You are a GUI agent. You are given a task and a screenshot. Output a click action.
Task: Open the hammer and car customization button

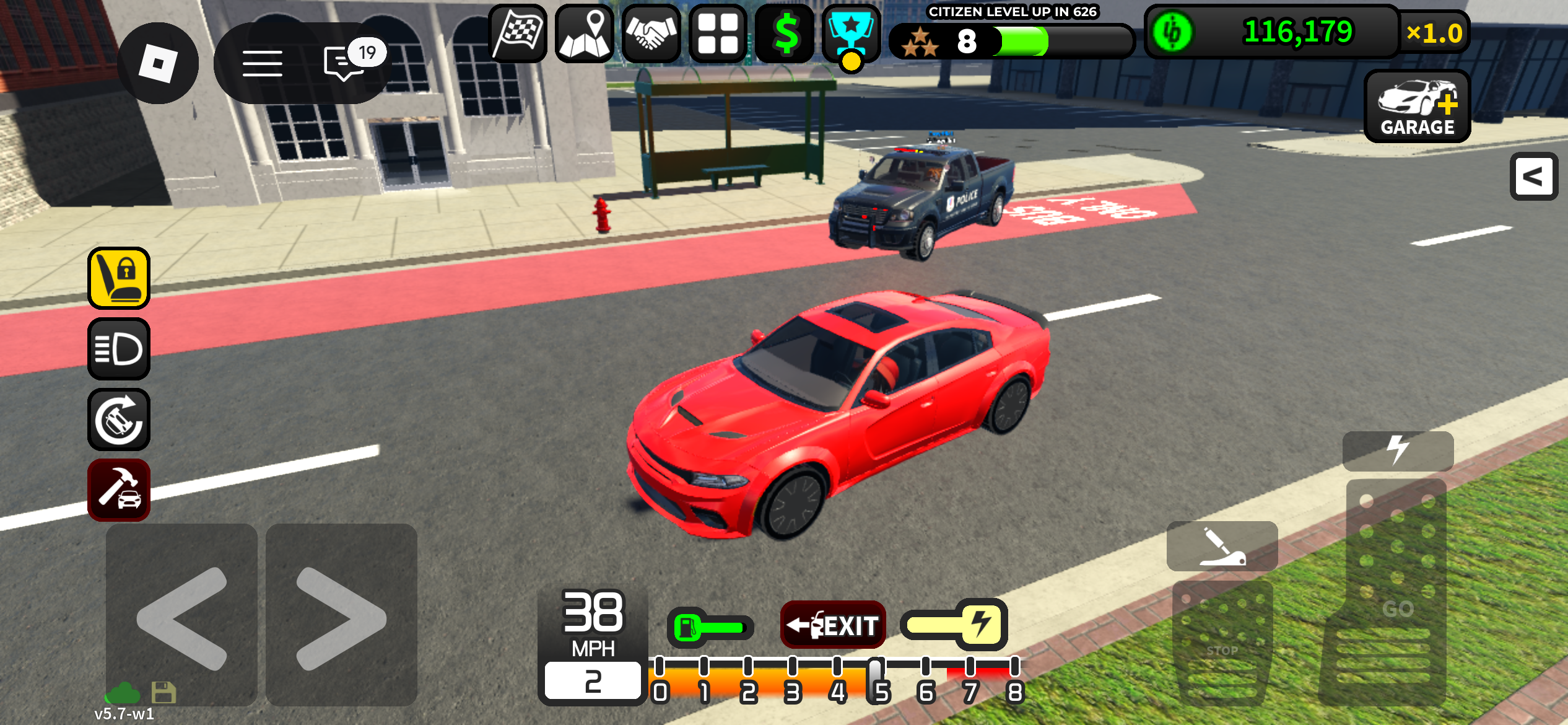point(119,490)
